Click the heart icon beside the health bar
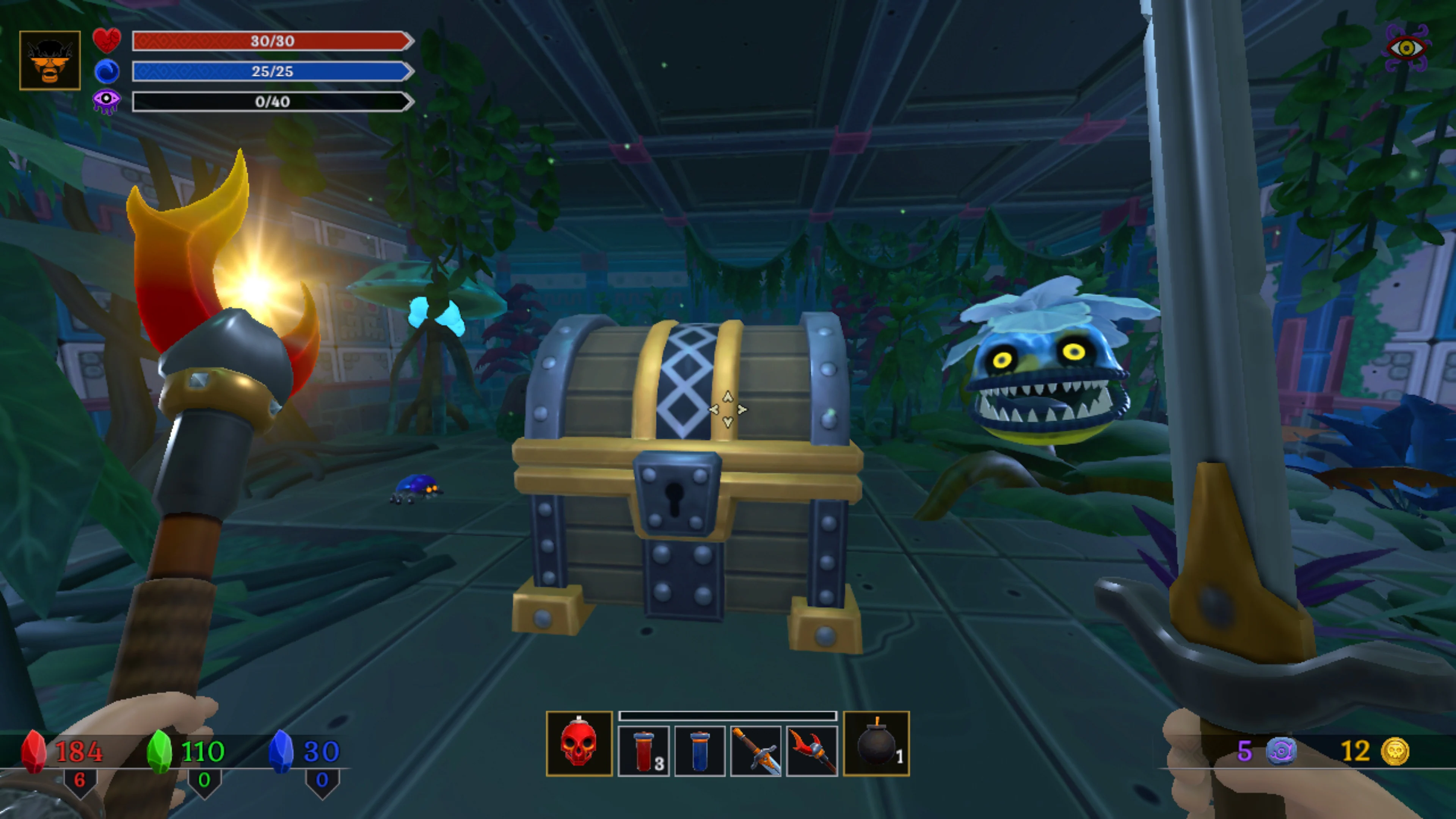This screenshot has width=1456, height=819. 107,41
